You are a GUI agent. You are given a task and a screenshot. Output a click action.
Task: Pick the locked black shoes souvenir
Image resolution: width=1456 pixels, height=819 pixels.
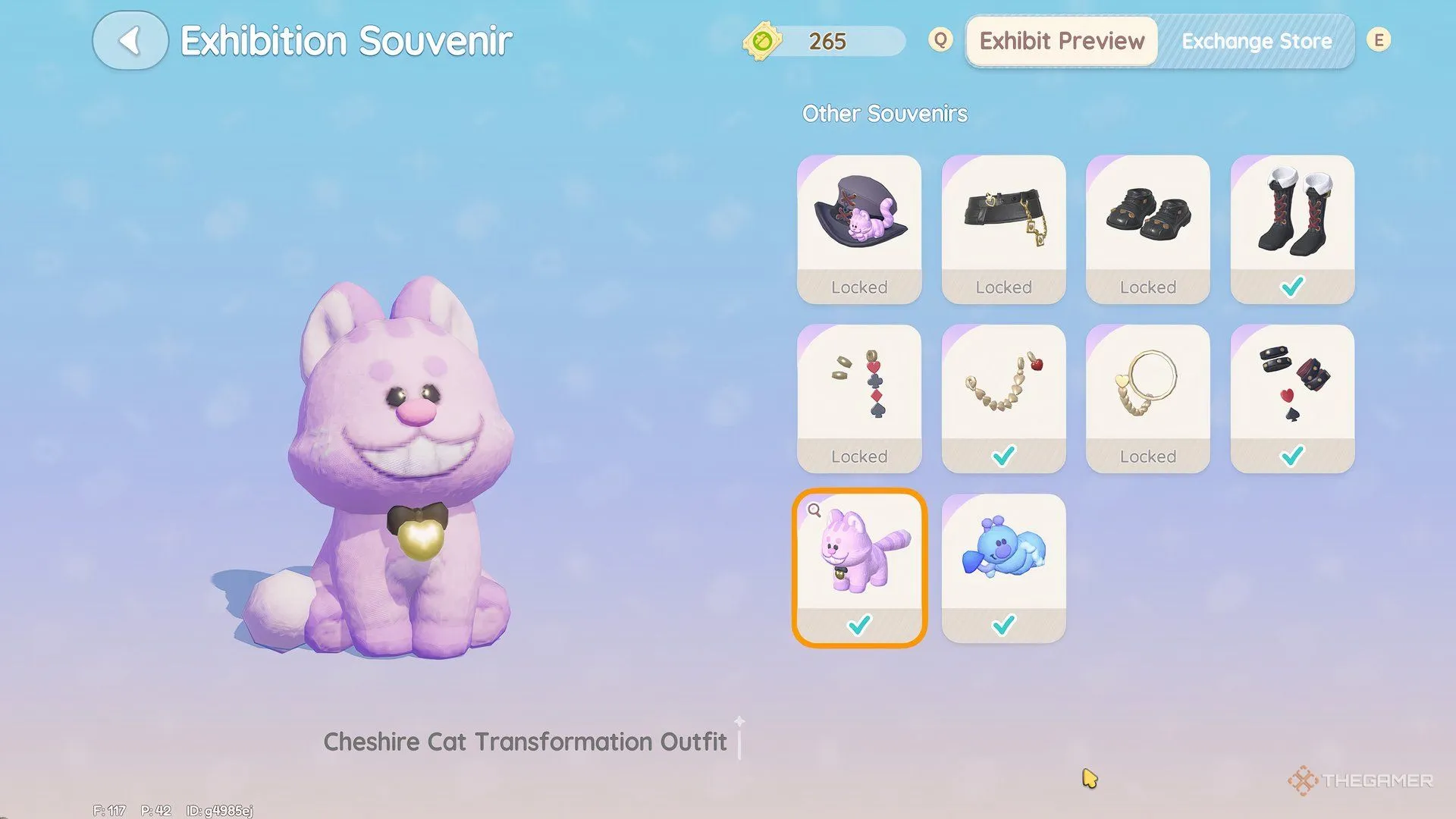click(x=1147, y=229)
